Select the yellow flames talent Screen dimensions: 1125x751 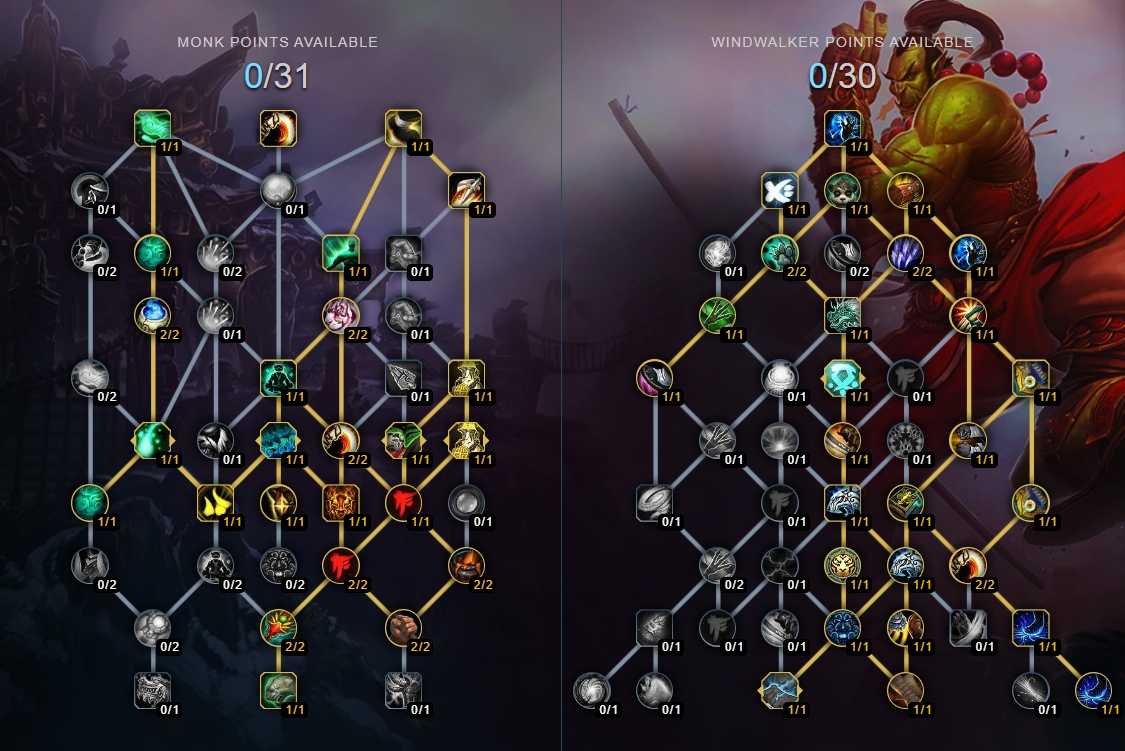tap(215, 502)
